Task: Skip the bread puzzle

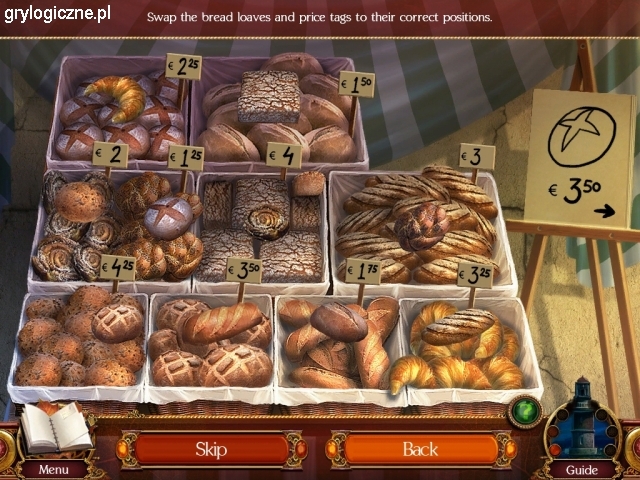Action: pos(211,449)
